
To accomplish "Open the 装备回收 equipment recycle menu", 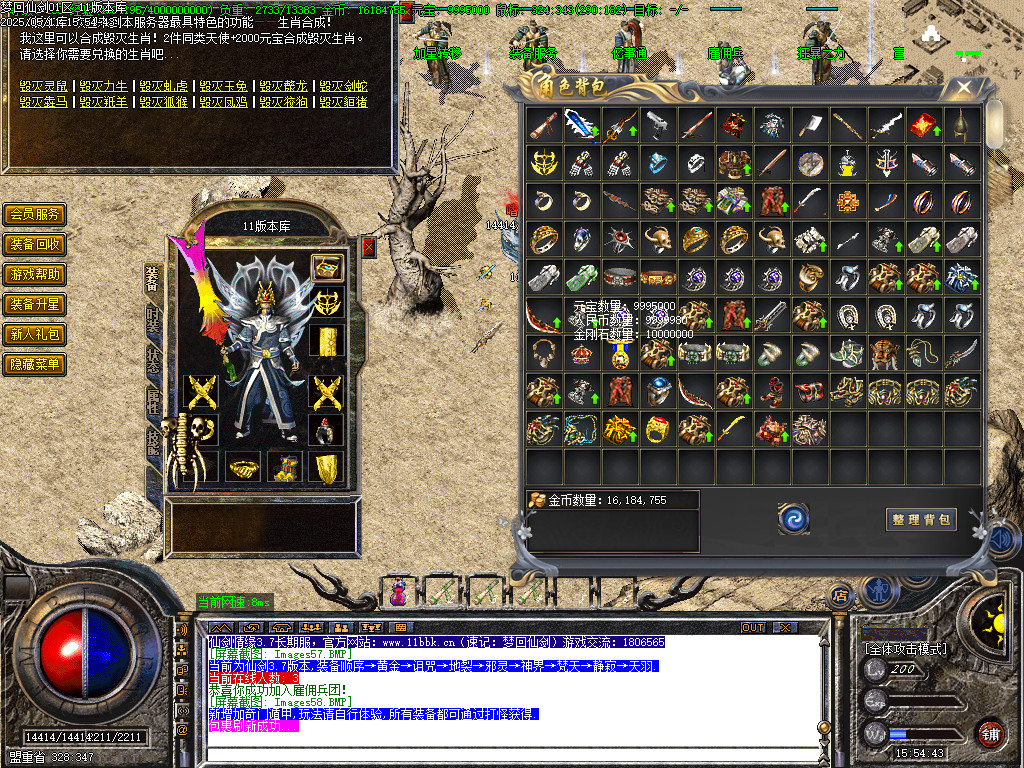I will (x=35, y=244).
